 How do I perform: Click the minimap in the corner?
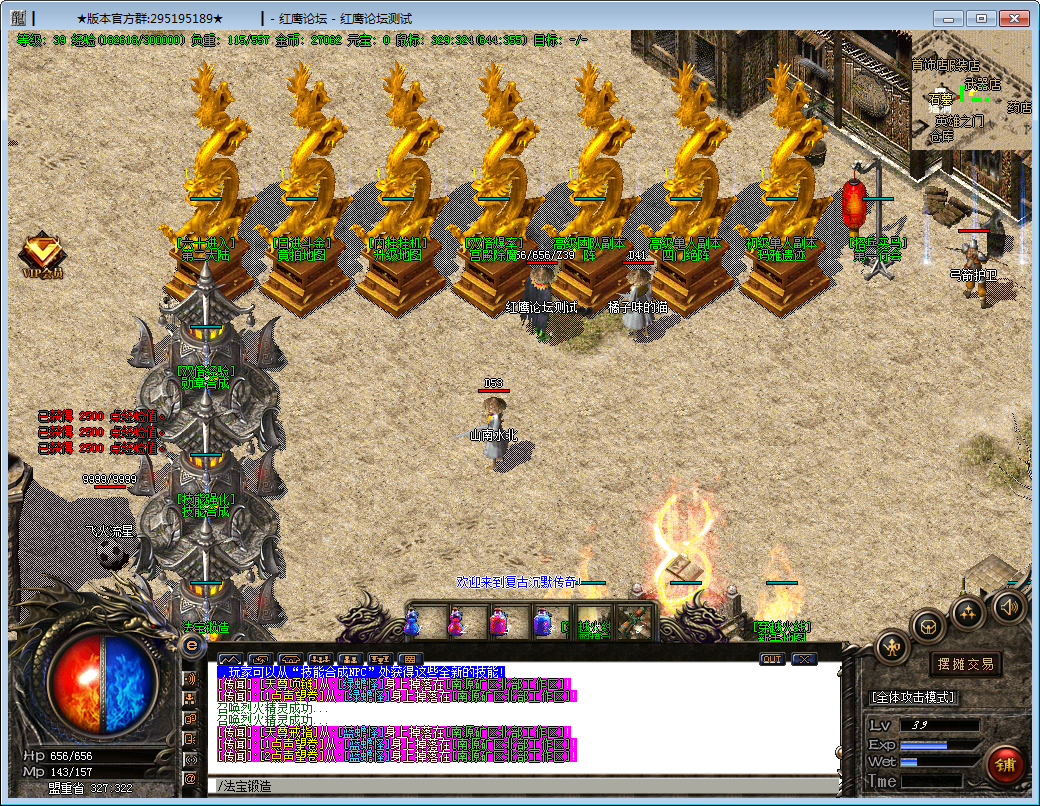[x=970, y=90]
